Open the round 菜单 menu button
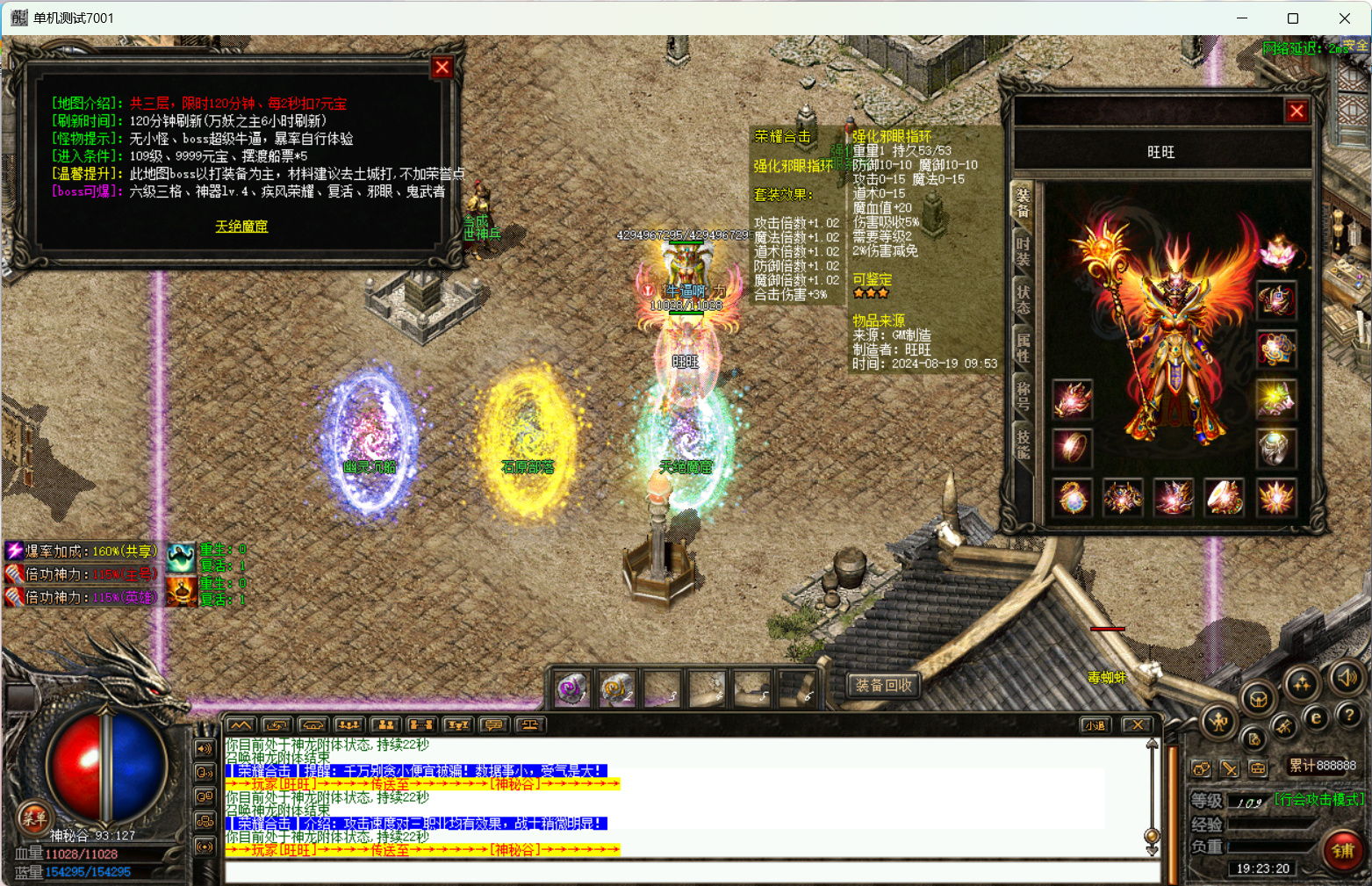This screenshot has width=1372, height=886. 33,818
